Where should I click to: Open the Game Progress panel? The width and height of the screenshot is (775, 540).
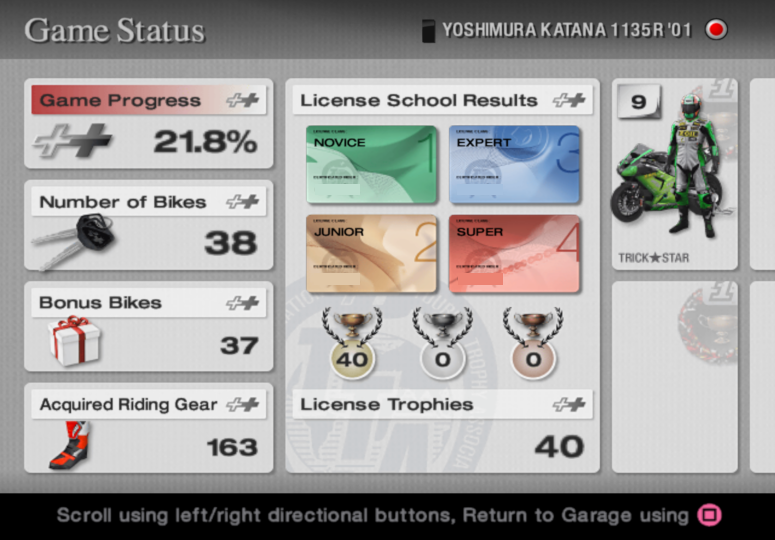click(x=149, y=124)
